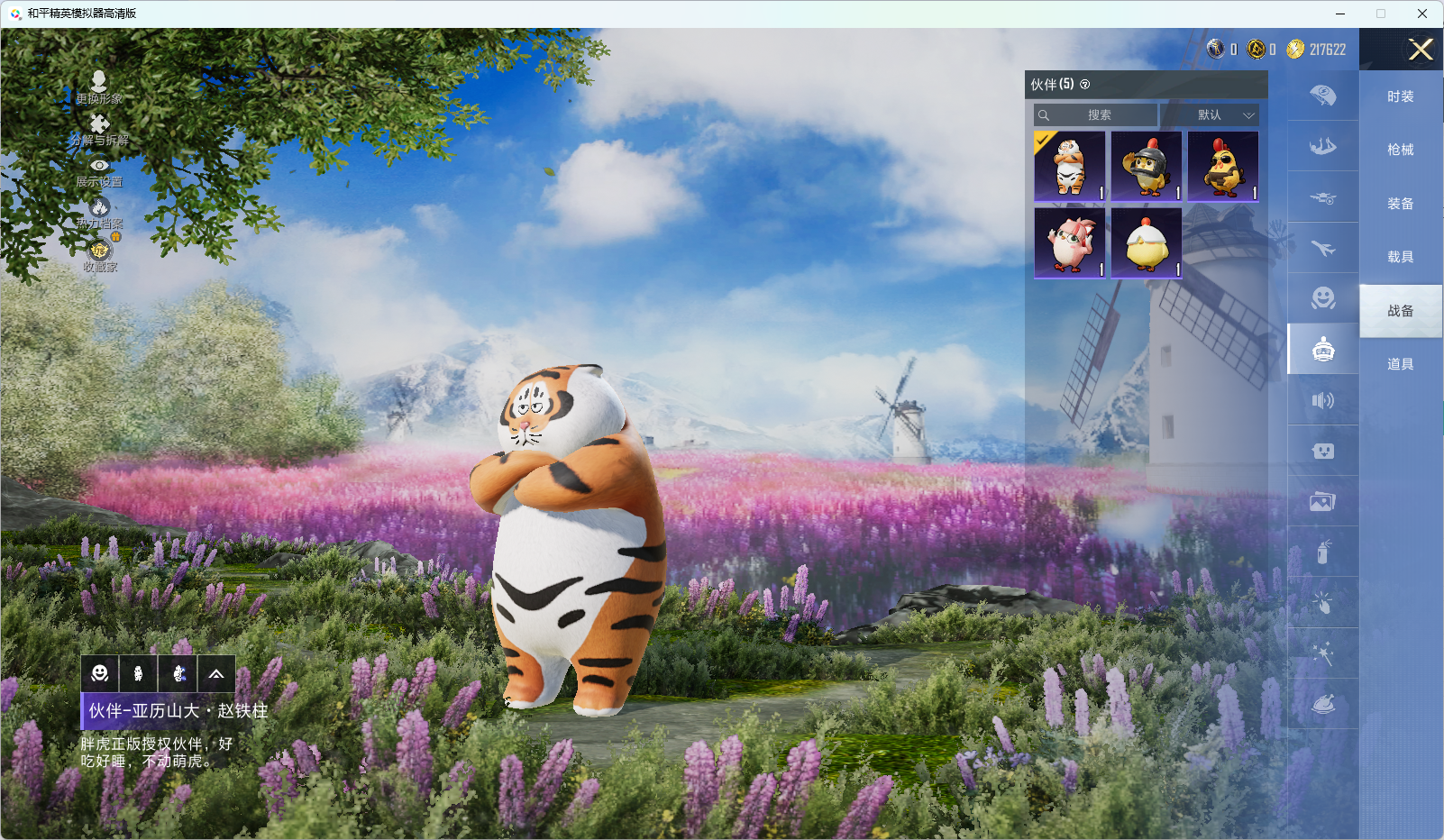Click the companion search box

1096,115
